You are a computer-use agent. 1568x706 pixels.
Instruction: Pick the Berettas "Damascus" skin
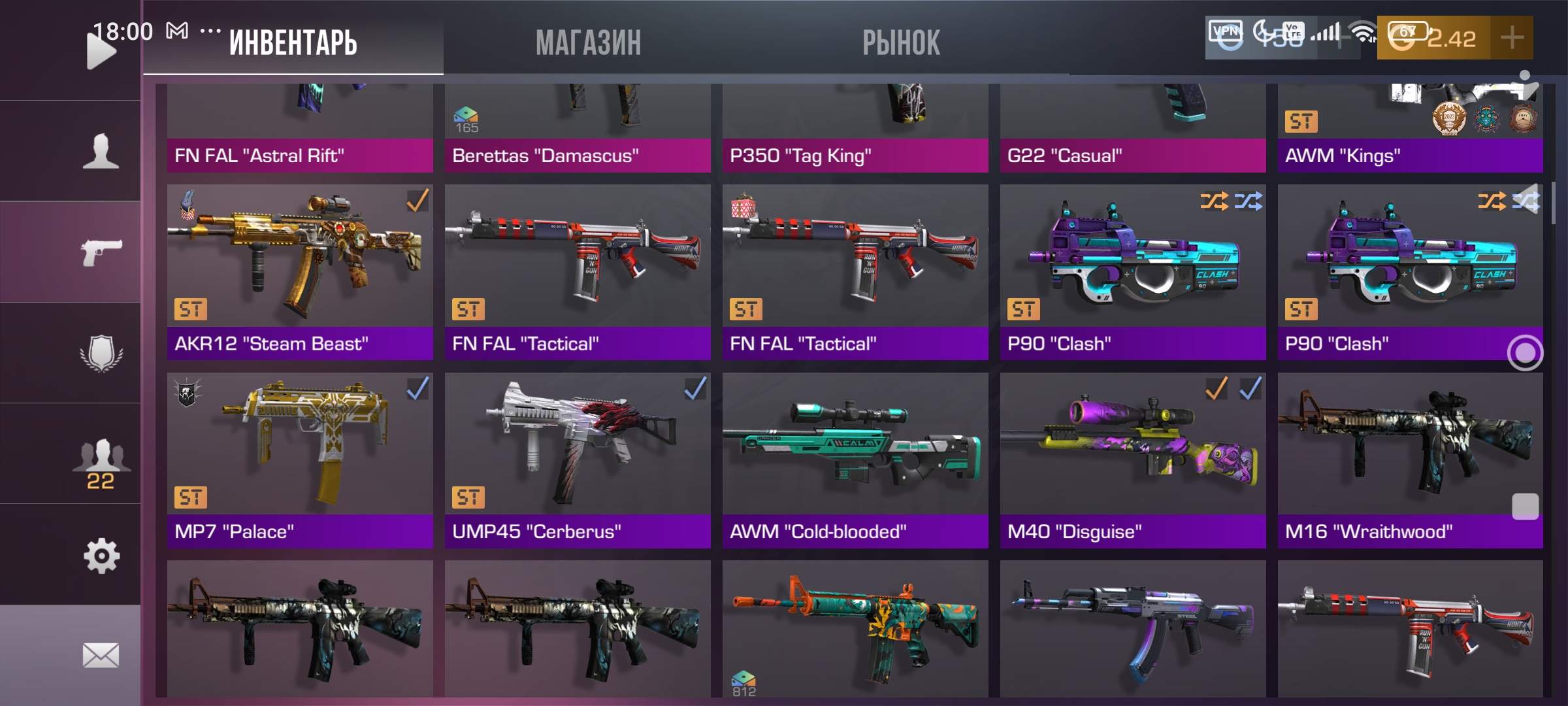578,127
